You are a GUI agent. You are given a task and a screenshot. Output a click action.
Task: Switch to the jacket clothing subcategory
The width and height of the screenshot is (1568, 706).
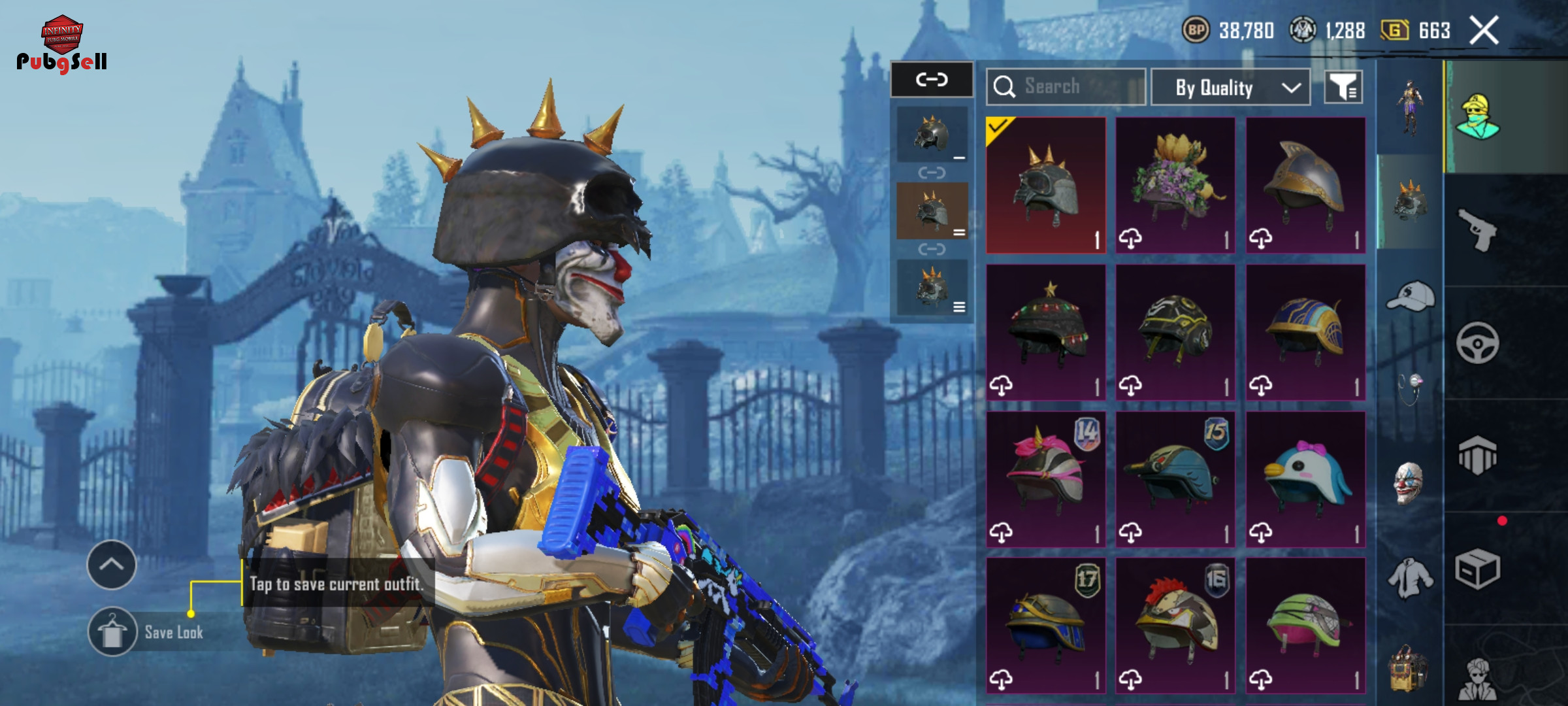pyautogui.click(x=1410, y=578)
